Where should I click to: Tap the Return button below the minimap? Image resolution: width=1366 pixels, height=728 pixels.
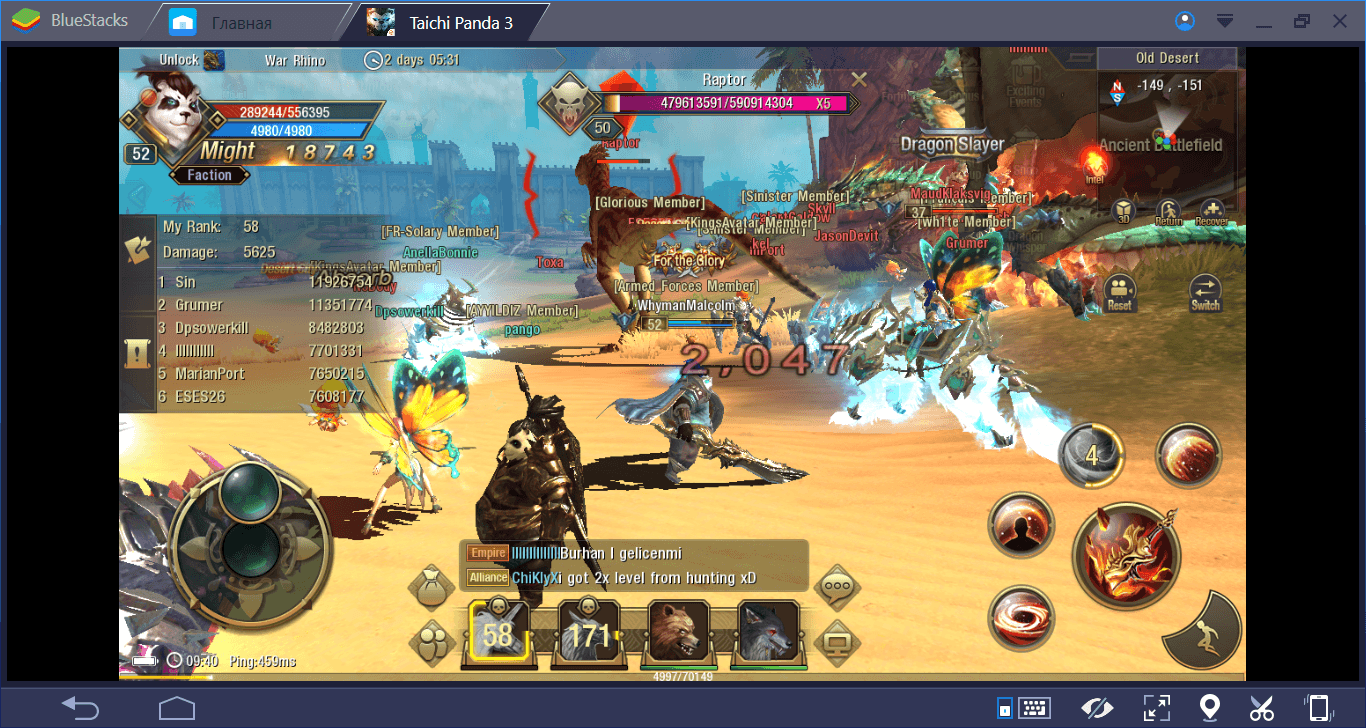(1168, 212)
